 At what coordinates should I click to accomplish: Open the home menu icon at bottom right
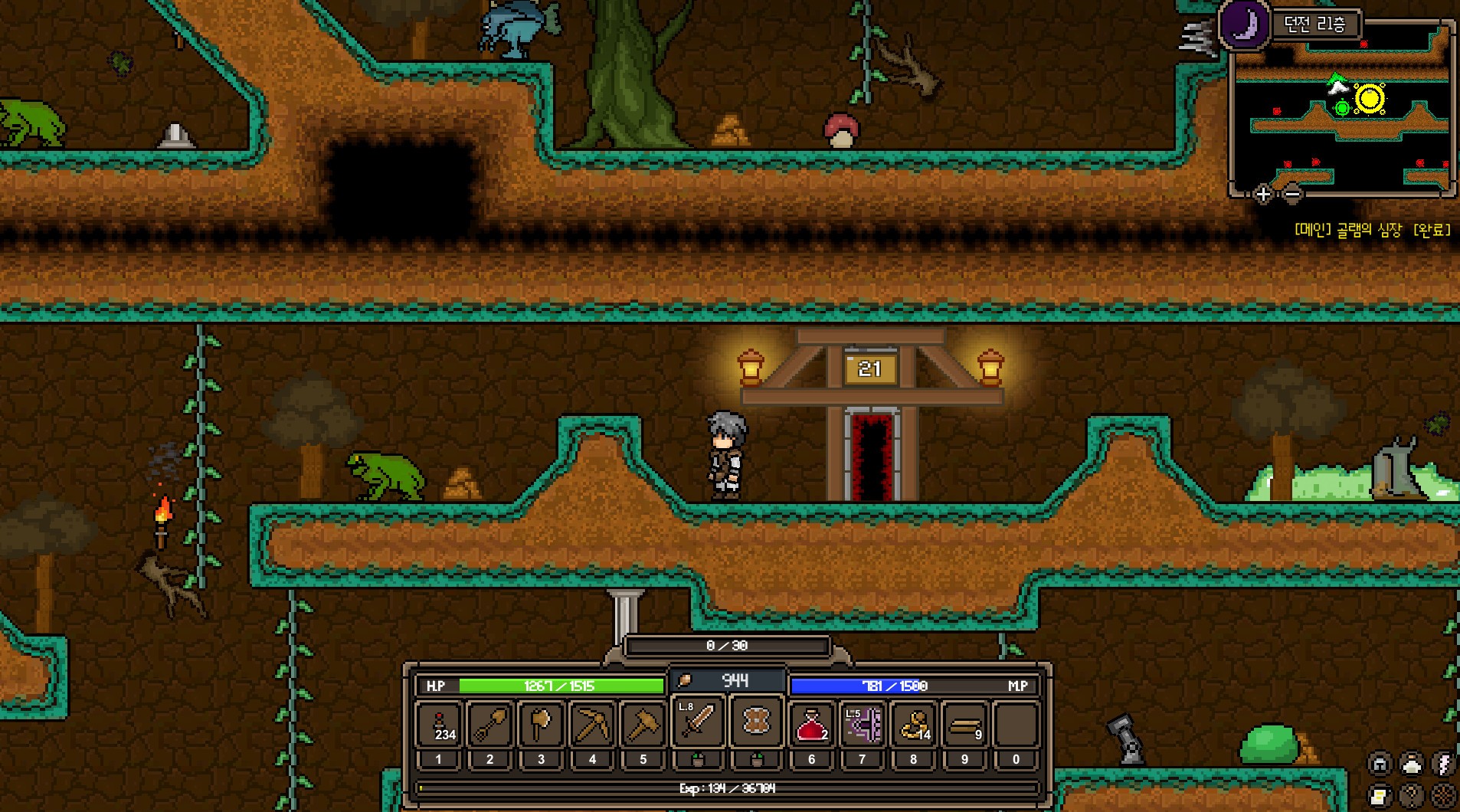point(1379,762)
